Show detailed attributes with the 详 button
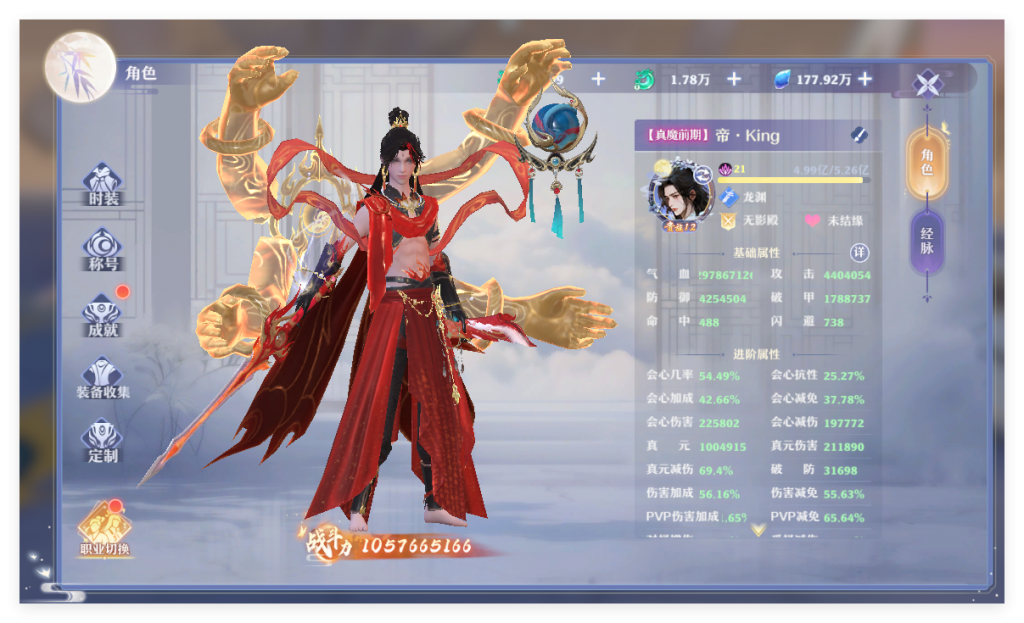Screen dimensions: 1024x623 (858, 253)
